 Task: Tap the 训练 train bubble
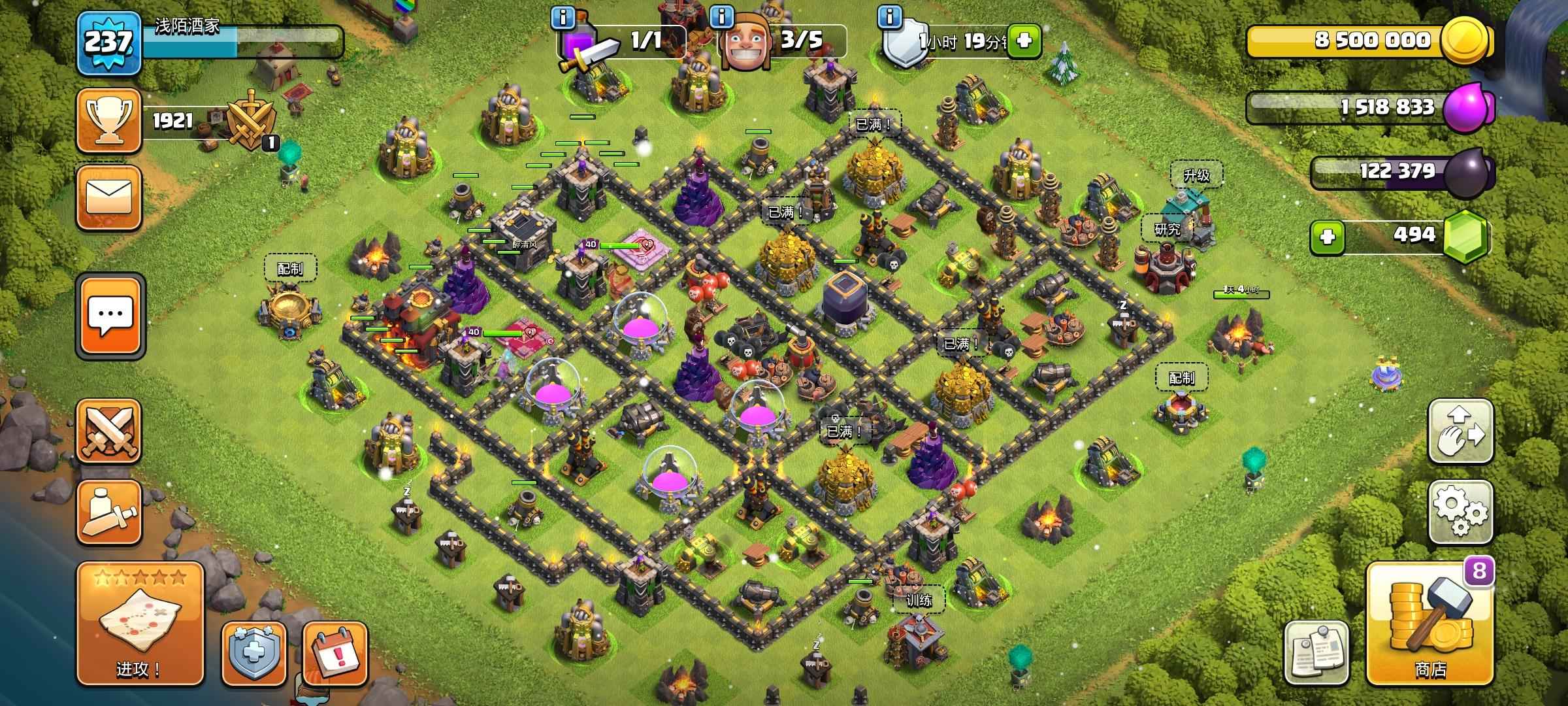[x=919, y=599]
